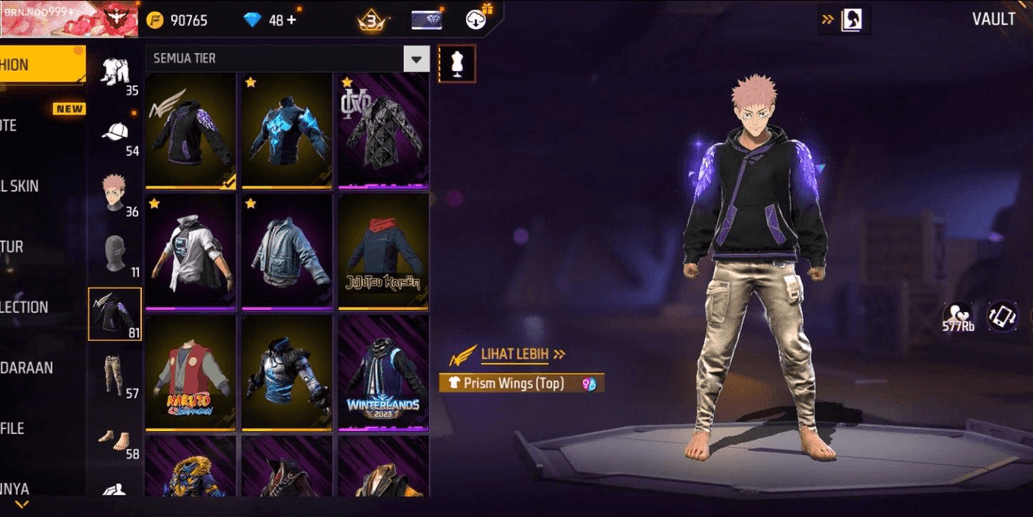Choose the glowing blue jacket tile
1033x517 pixels.
coord(287,130)
